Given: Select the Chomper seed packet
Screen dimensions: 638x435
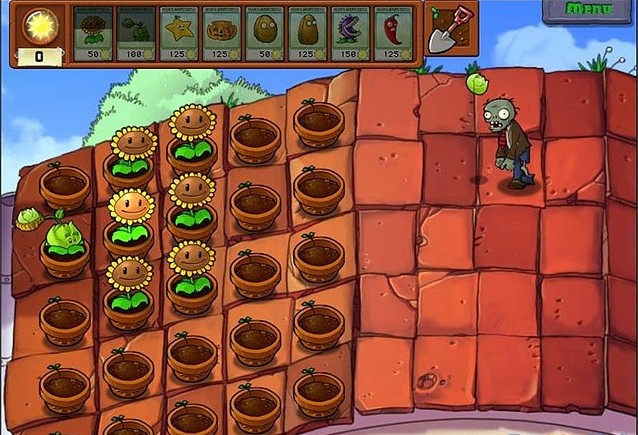Looking at the screenshot, I should (352, 32).
